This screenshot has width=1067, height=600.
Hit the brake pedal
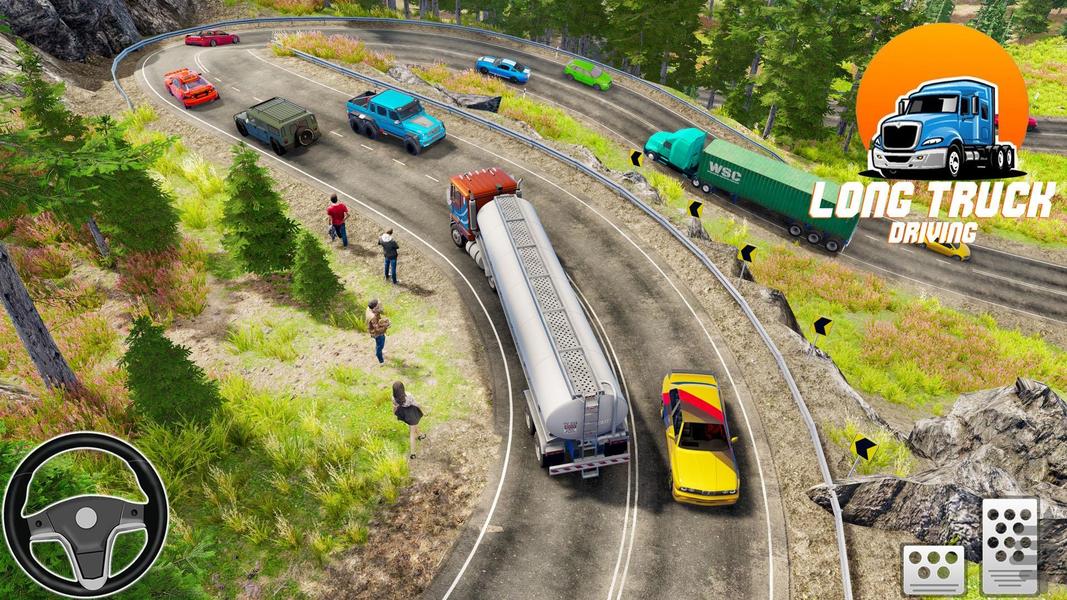933,570
